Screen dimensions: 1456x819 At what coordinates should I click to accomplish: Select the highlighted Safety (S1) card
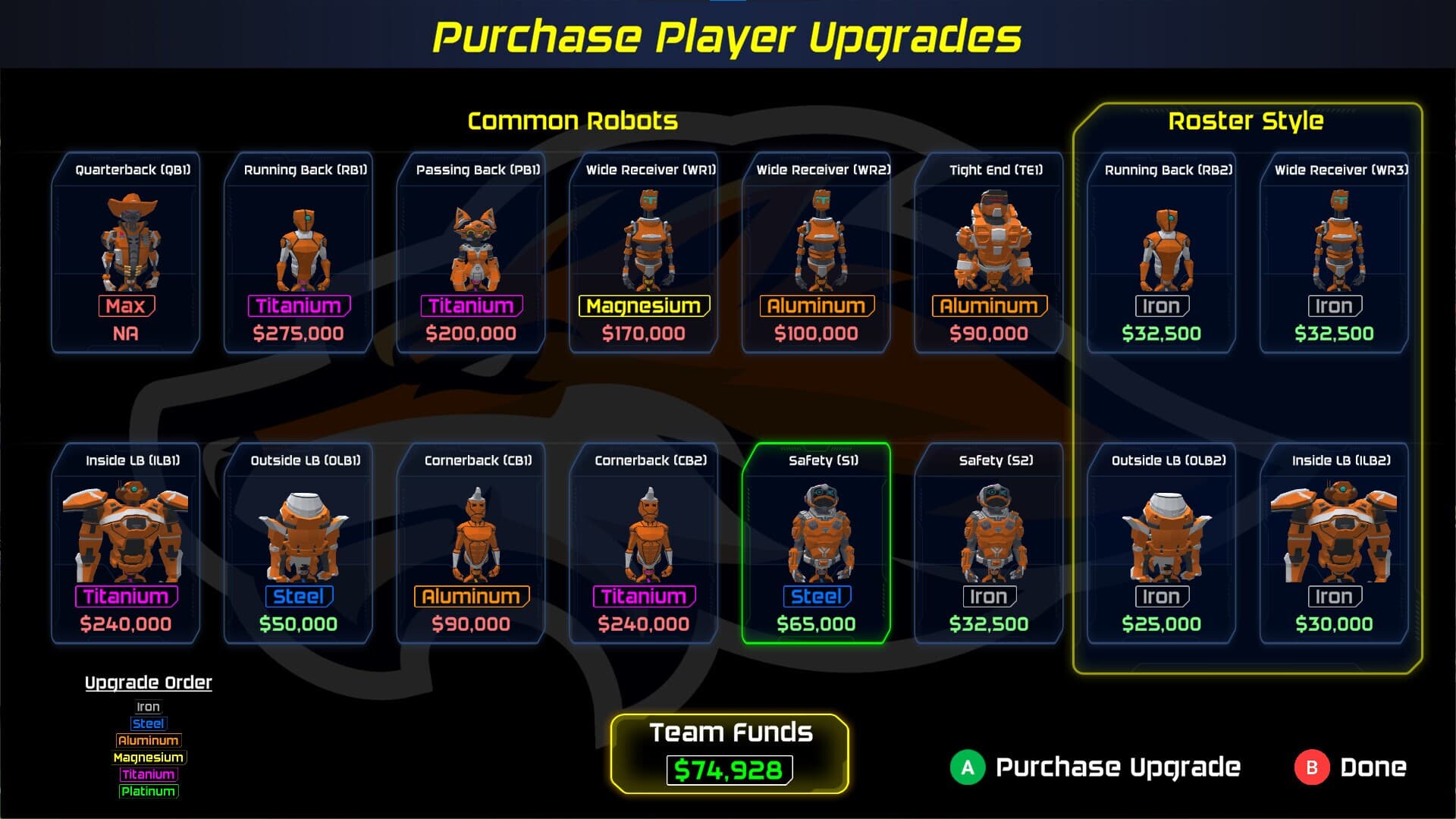click(x=816, y=543)
